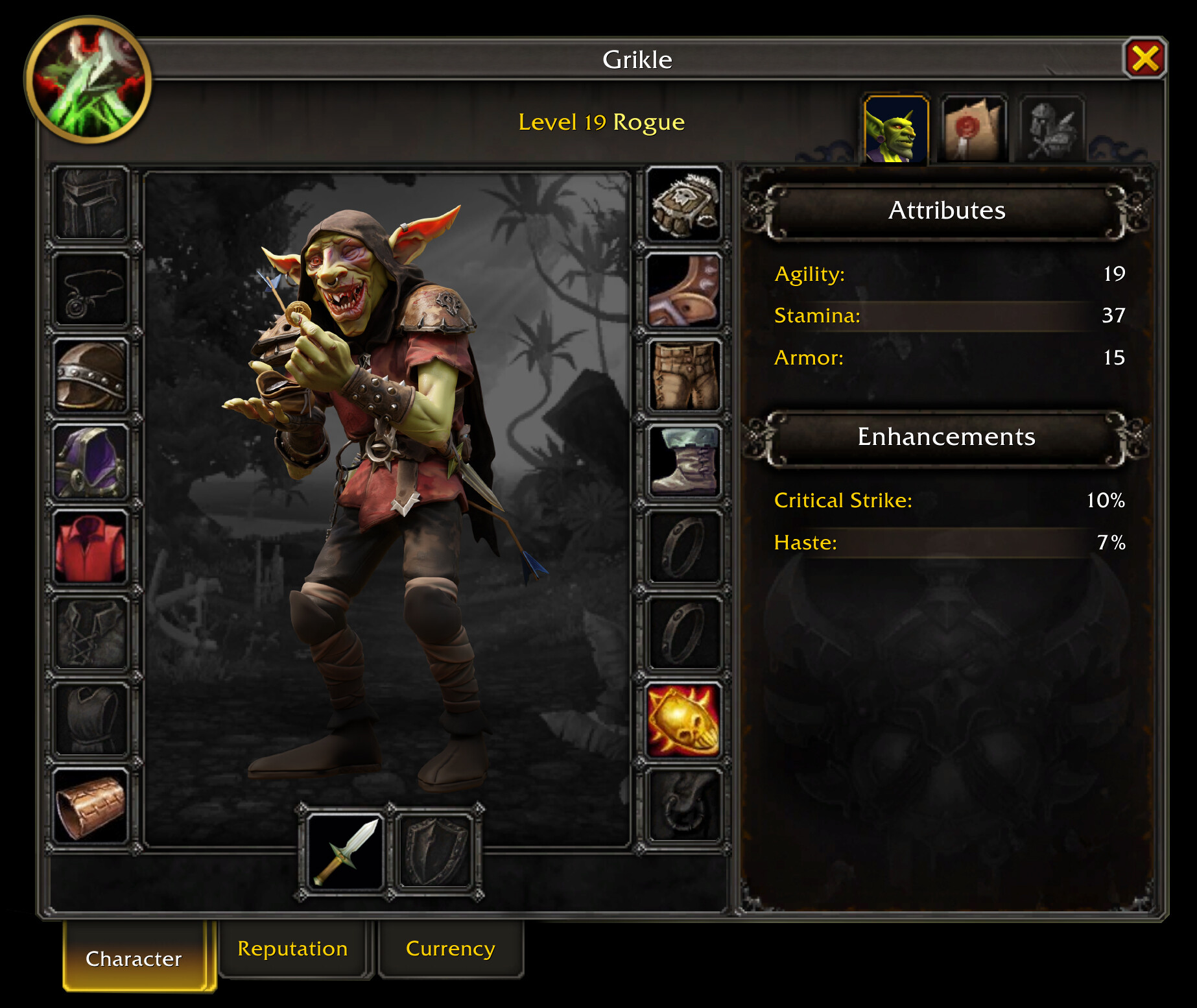Image resolution: width=1197 pixels, height=1008 pixels.
Task: Open the Currency tab
Action: 450,948
